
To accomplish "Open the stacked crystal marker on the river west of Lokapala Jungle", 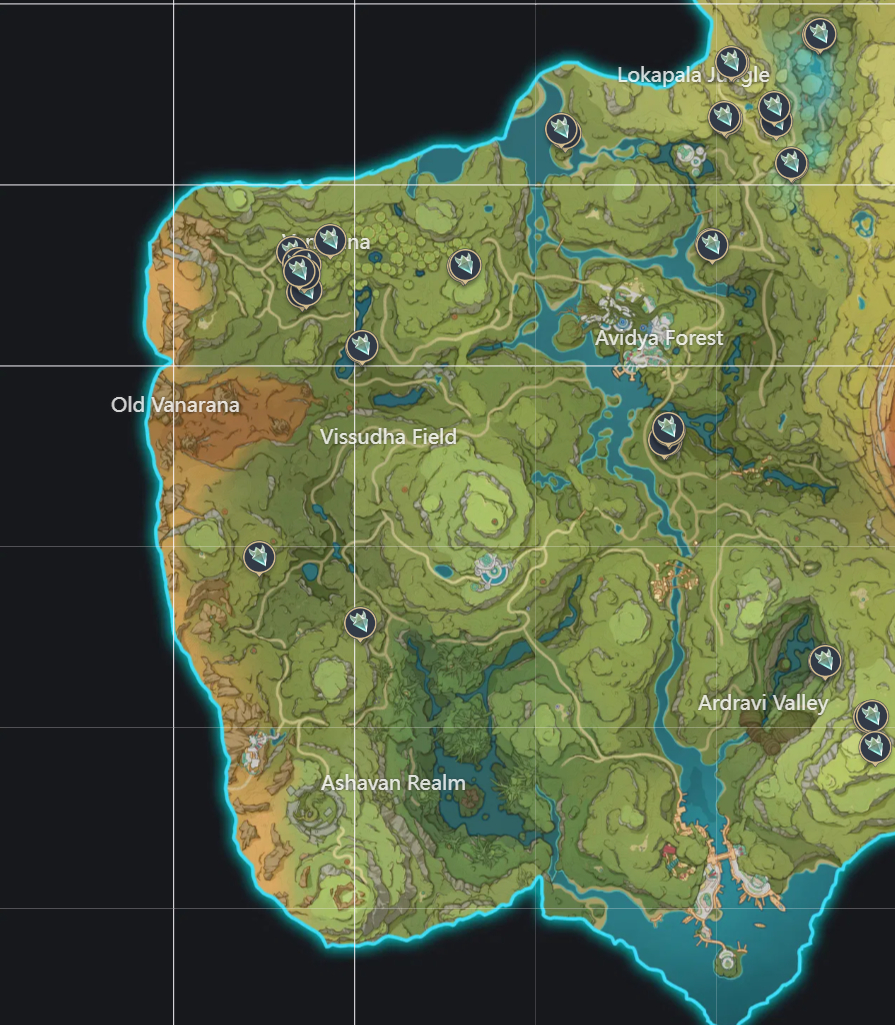I will pos(560,129).
